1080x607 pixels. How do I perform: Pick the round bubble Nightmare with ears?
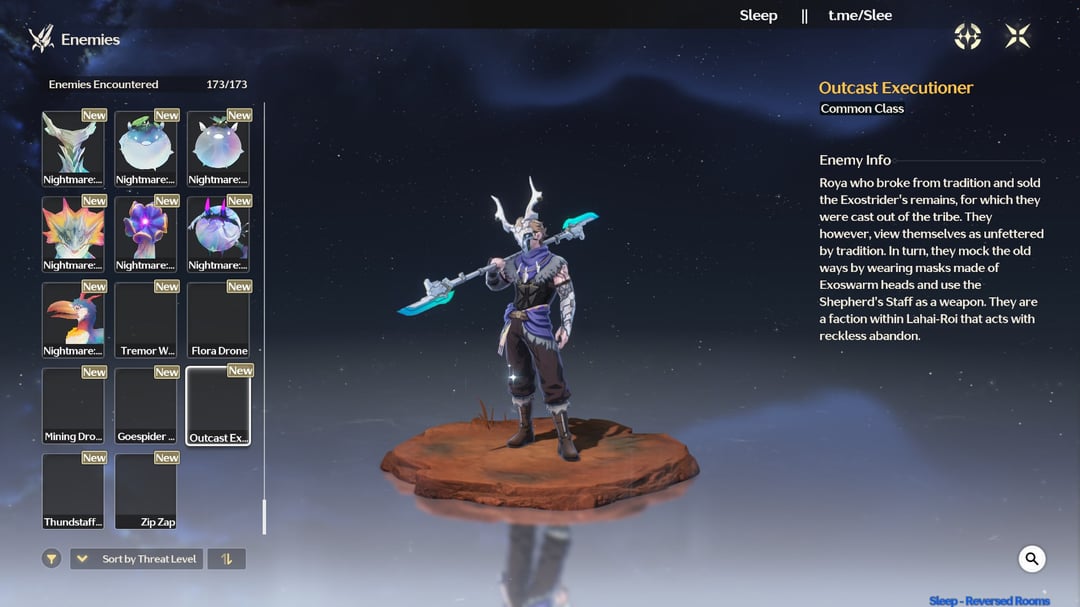pyautogui.click(x=218, y=148)
